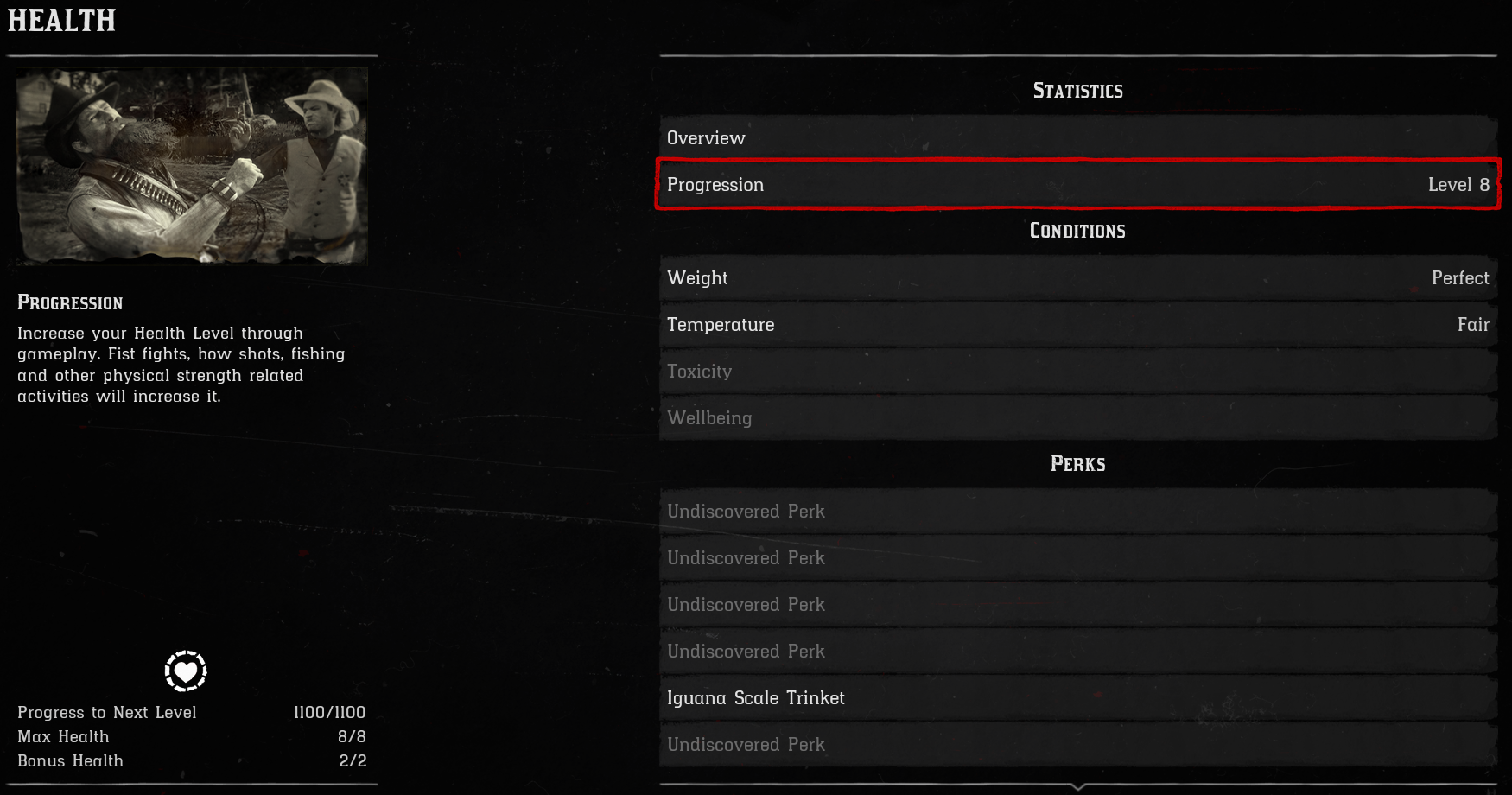Select the Overview statistics row
This screenshot has width=1512, height=795.
(x=1078, y=137)
